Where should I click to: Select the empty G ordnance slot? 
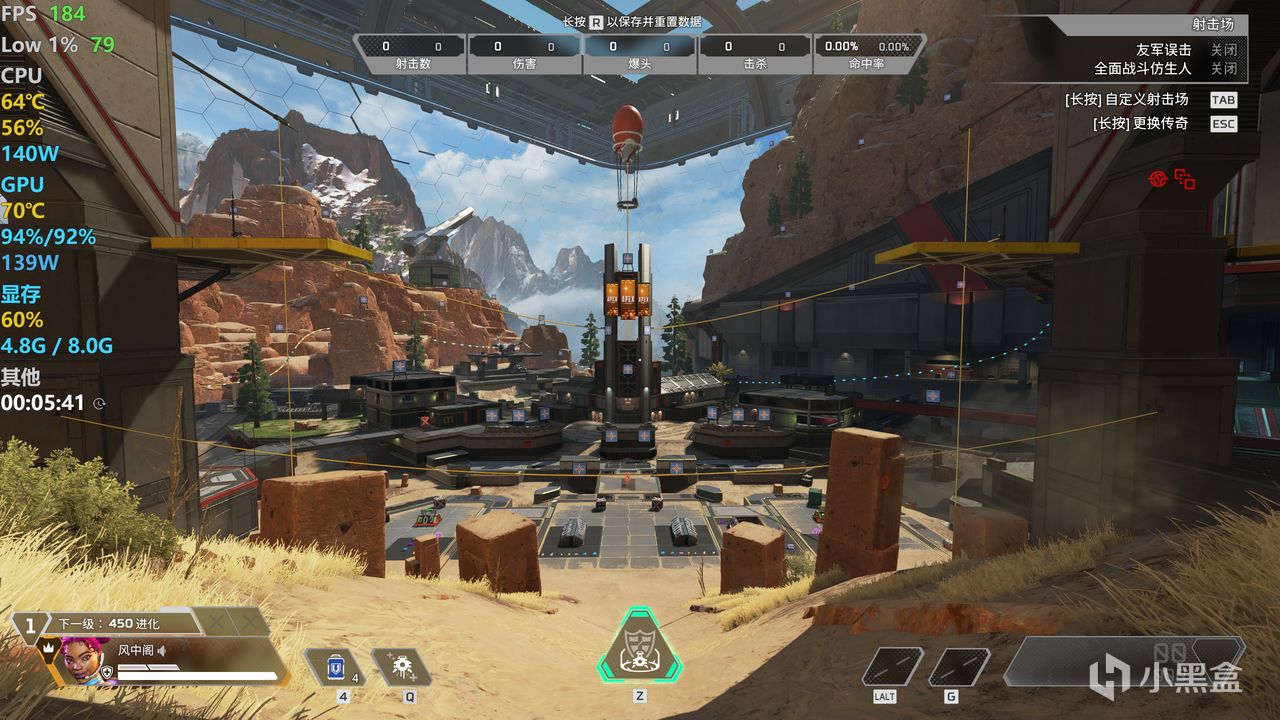(x=958, y=667)
